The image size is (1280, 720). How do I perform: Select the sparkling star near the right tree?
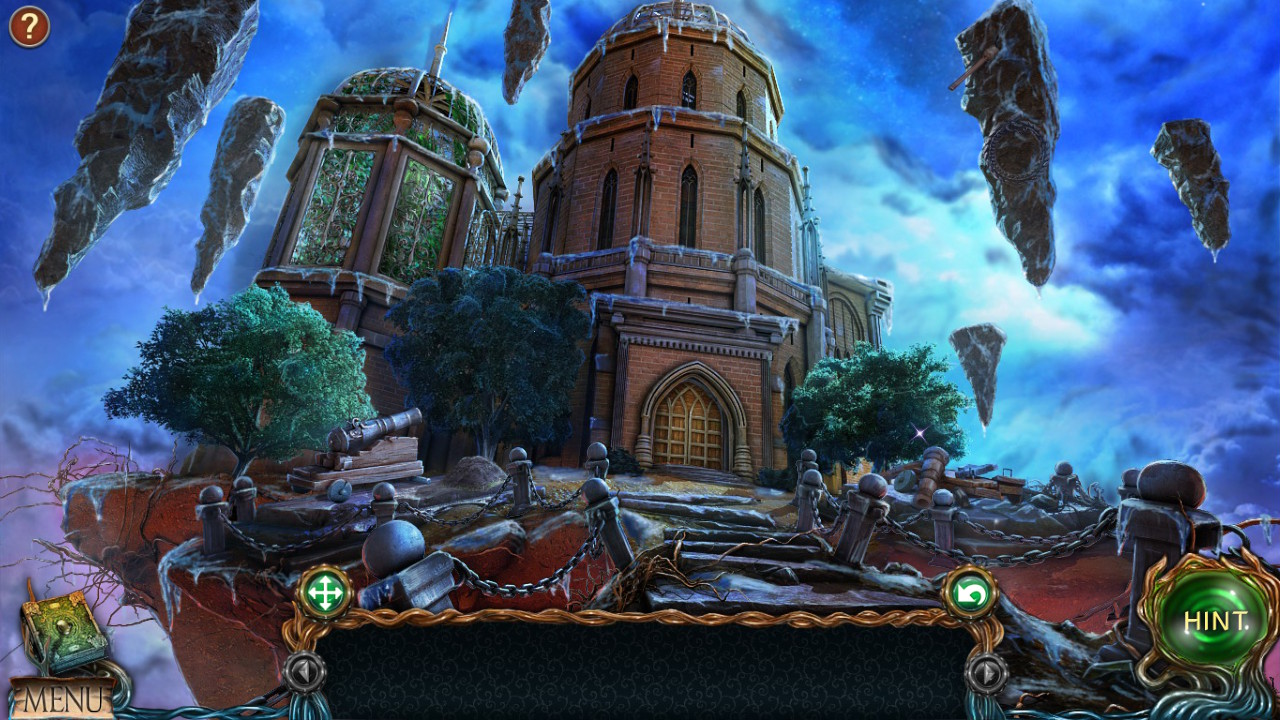(x=920, y=432)
